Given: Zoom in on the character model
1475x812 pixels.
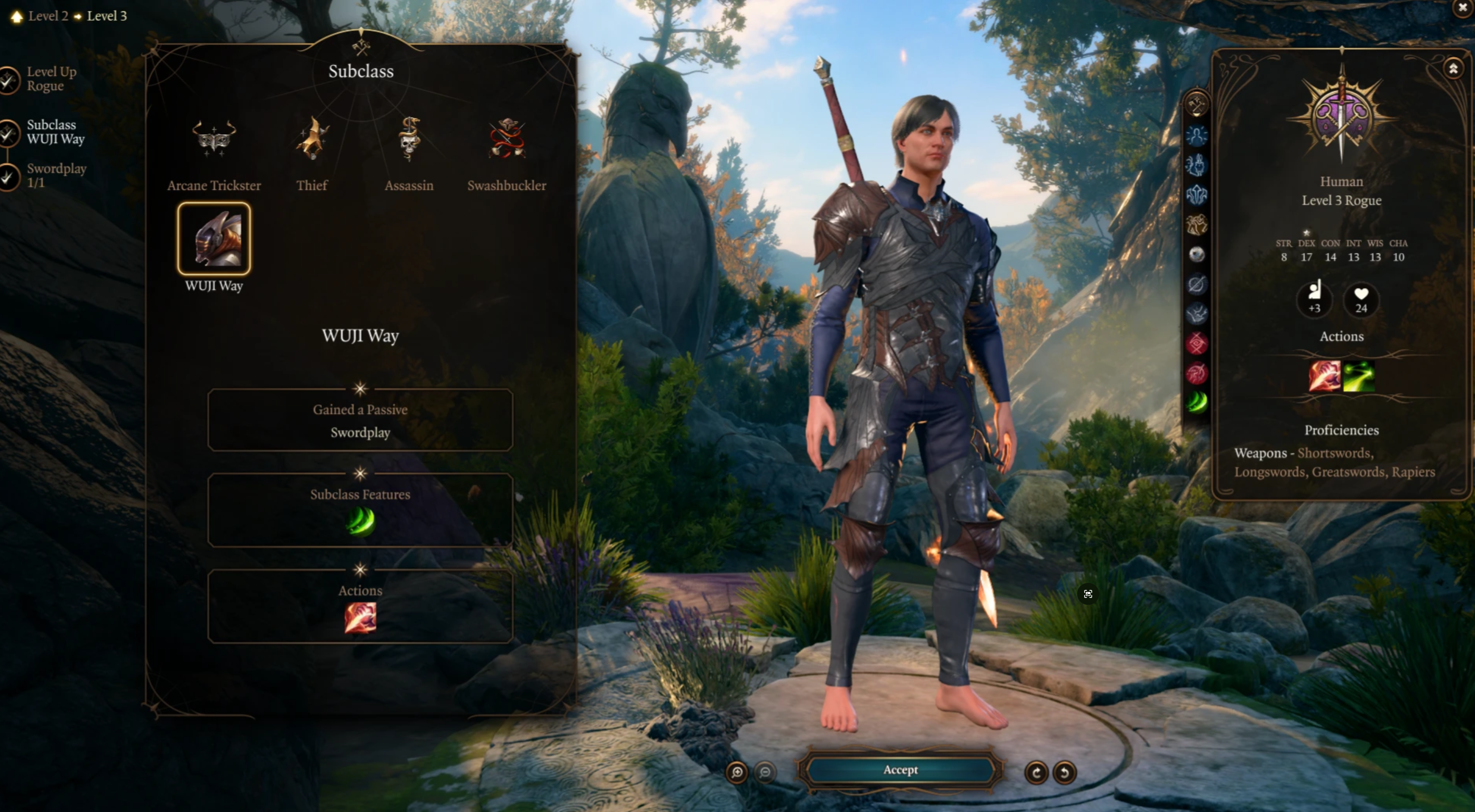Looking at the screenshot, I should 737,772.
